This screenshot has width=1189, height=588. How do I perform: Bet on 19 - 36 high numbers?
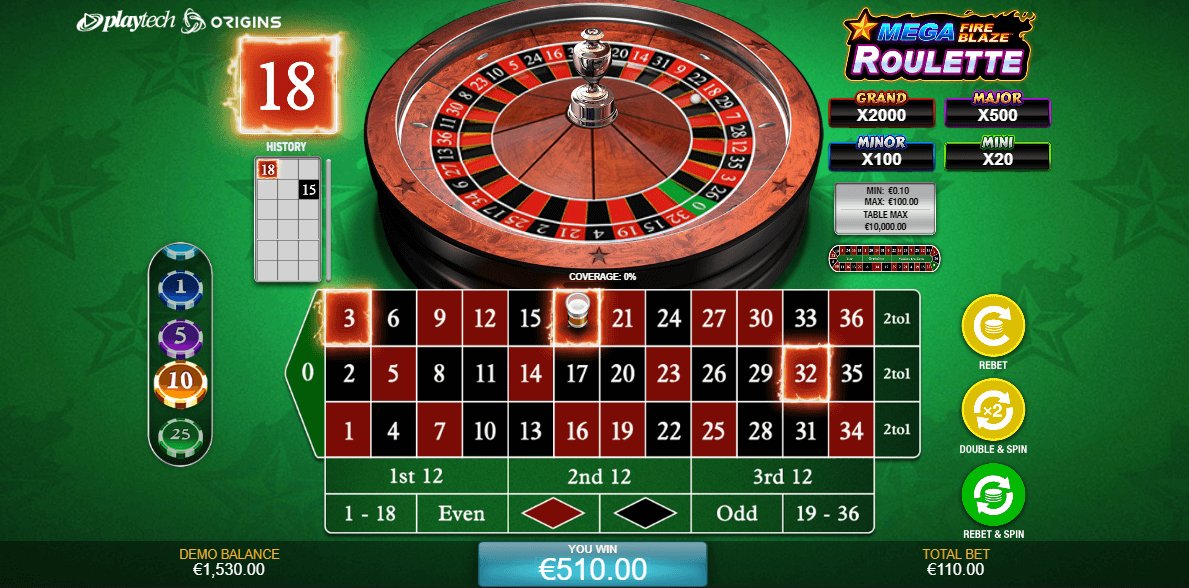click(x=828, y=514)
